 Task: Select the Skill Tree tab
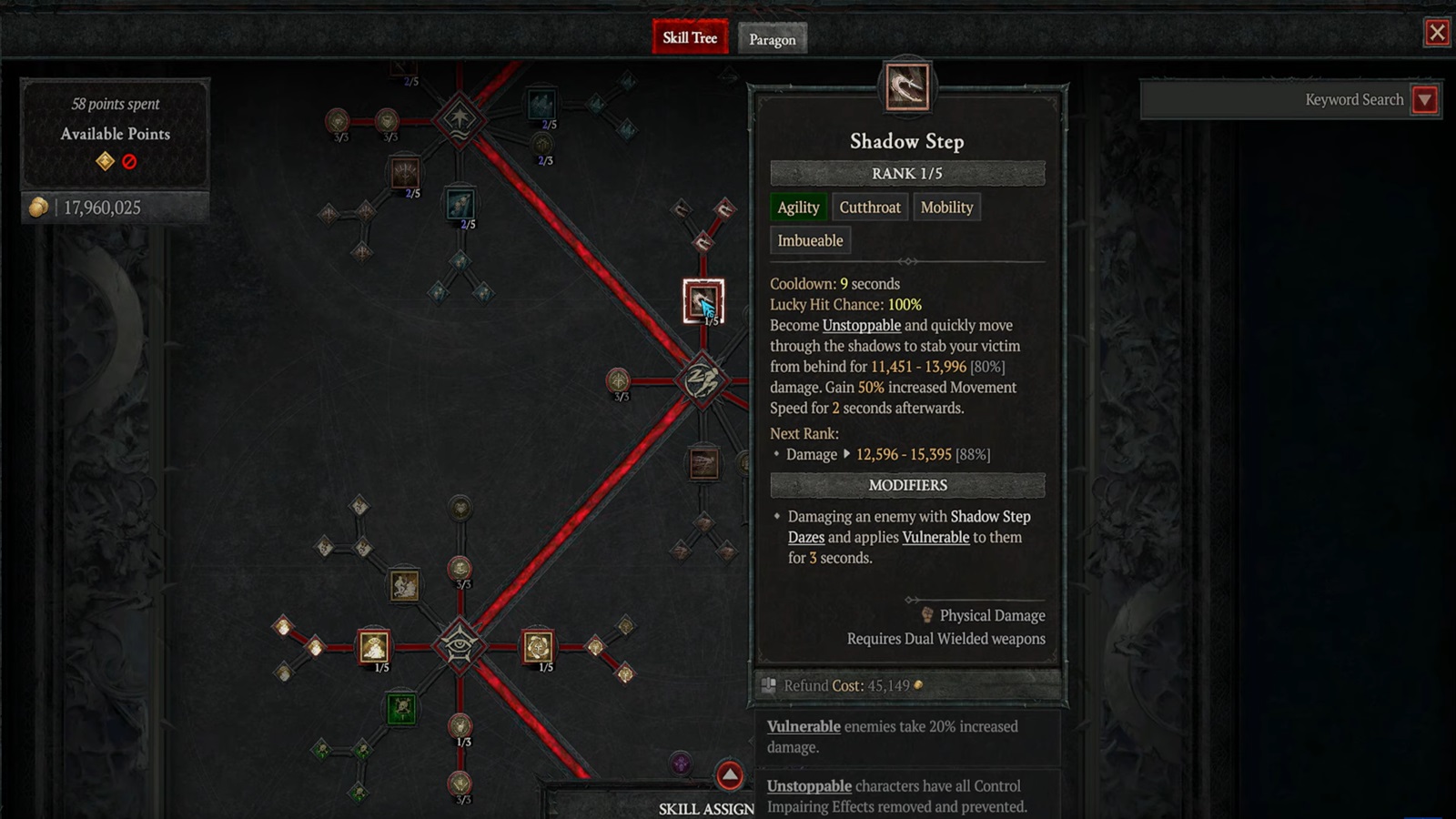689,38
